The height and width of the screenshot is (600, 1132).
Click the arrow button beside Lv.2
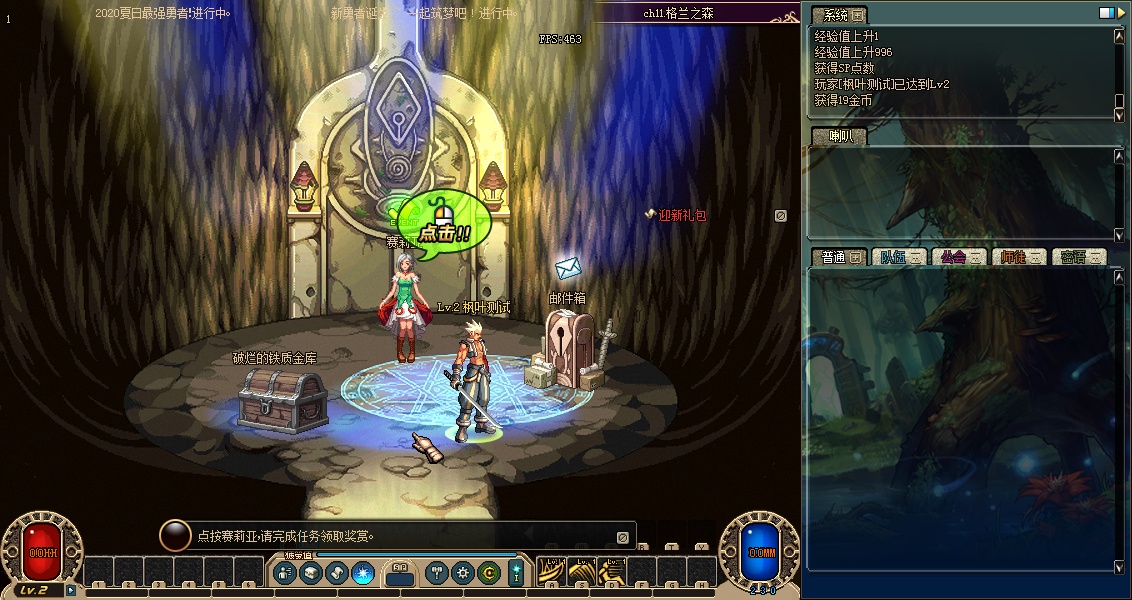[71, 590]
